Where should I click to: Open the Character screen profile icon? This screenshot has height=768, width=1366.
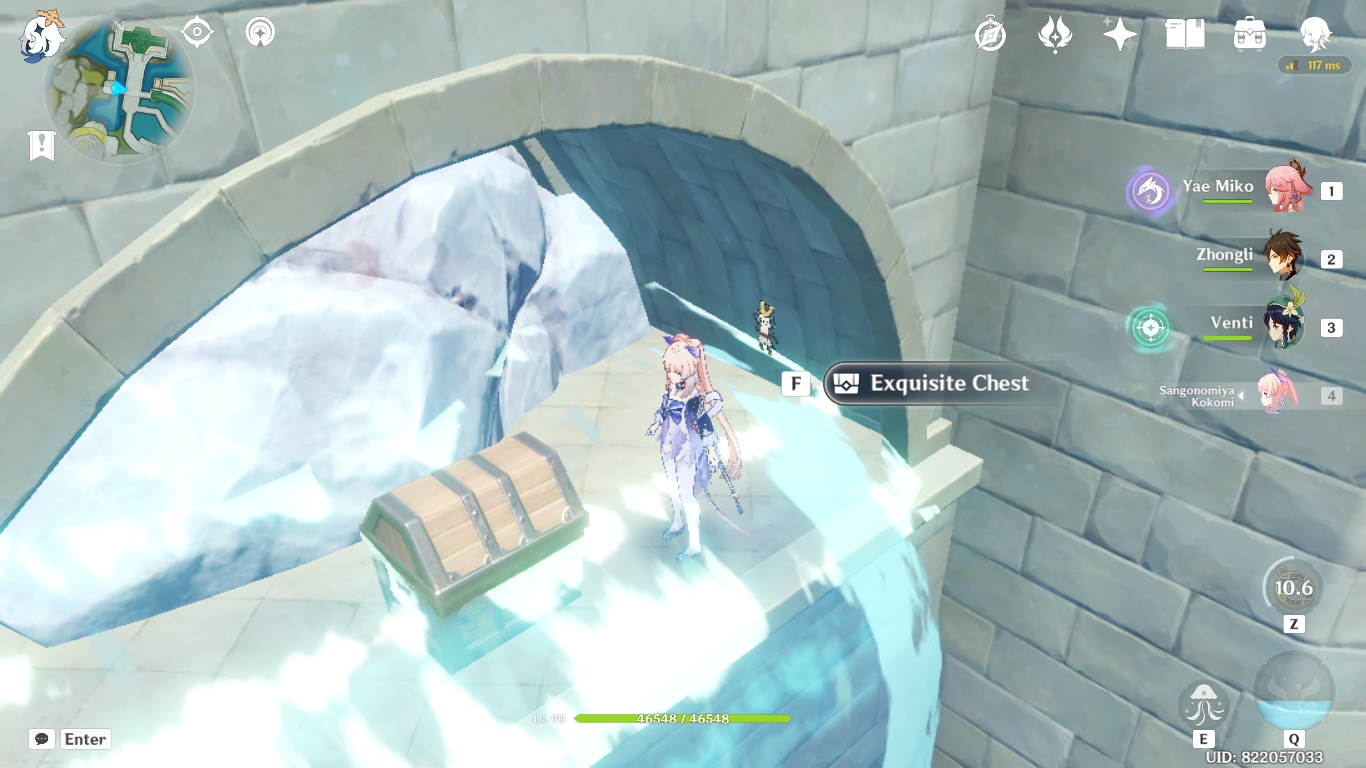pos(1315,33)
